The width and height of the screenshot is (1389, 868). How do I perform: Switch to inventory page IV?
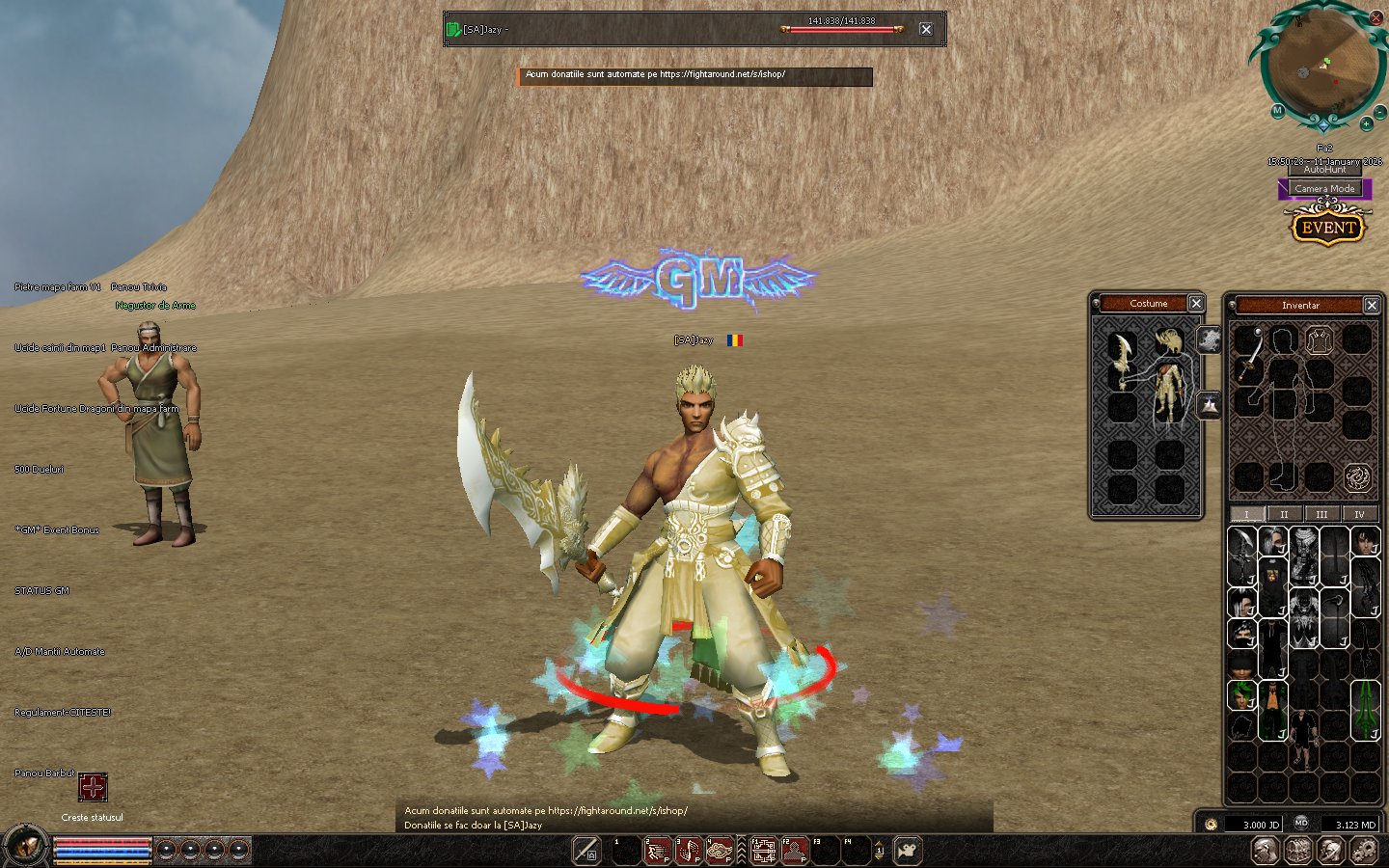click(1359, 514)
